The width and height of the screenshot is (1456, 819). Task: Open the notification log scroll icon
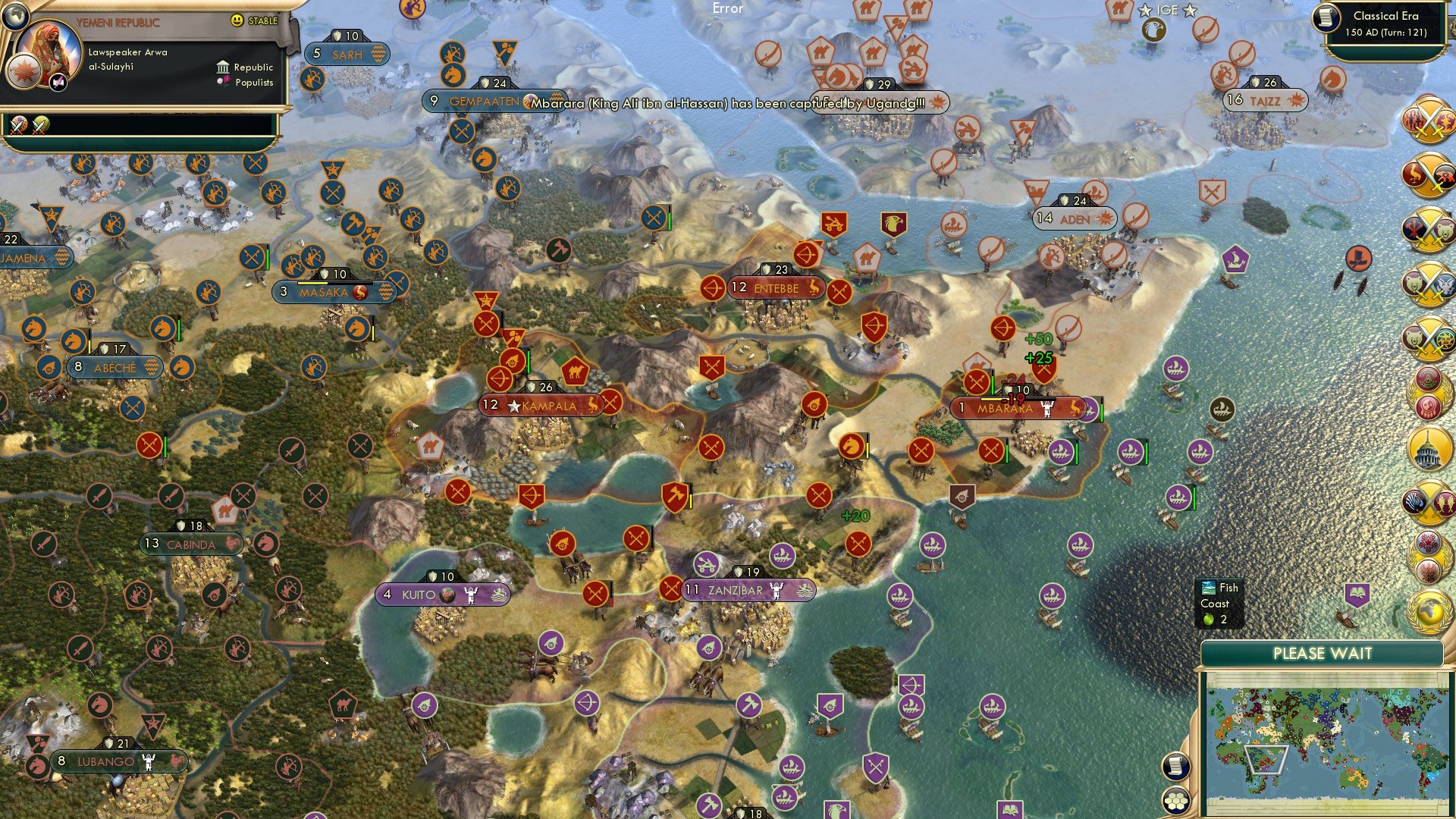(1176, 767)
